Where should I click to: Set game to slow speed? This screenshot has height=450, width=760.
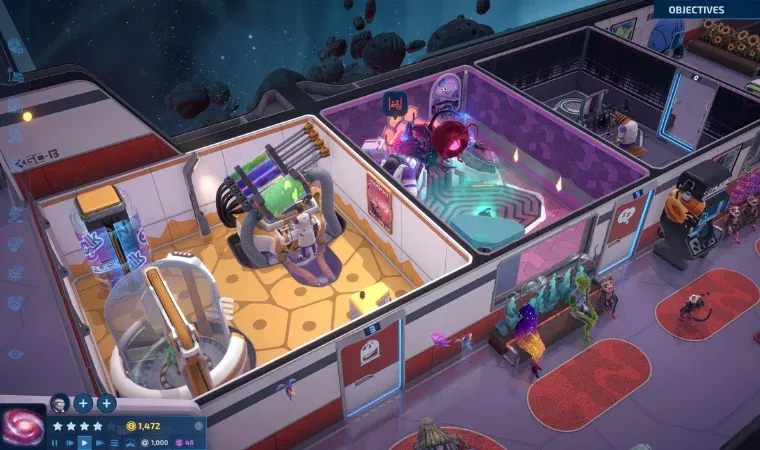70,441
